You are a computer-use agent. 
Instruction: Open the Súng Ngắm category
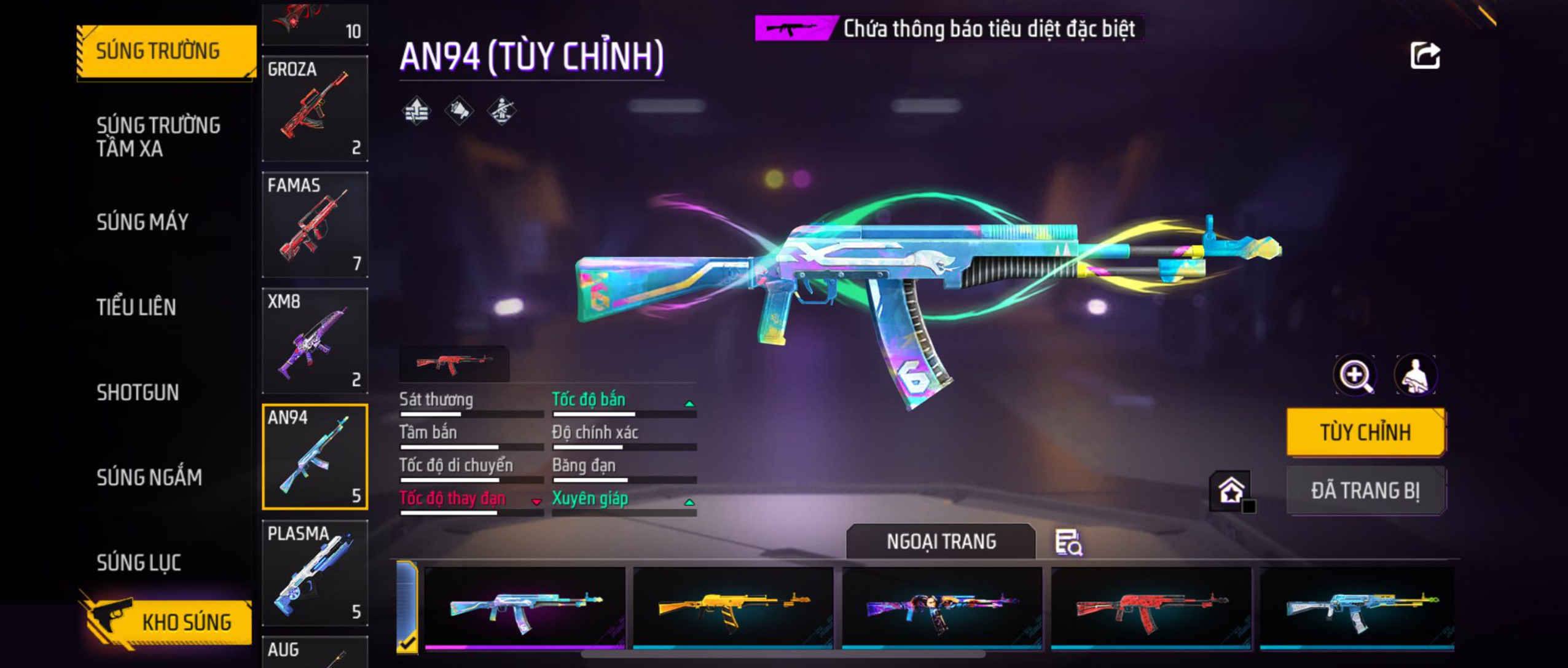click(149, 477)
